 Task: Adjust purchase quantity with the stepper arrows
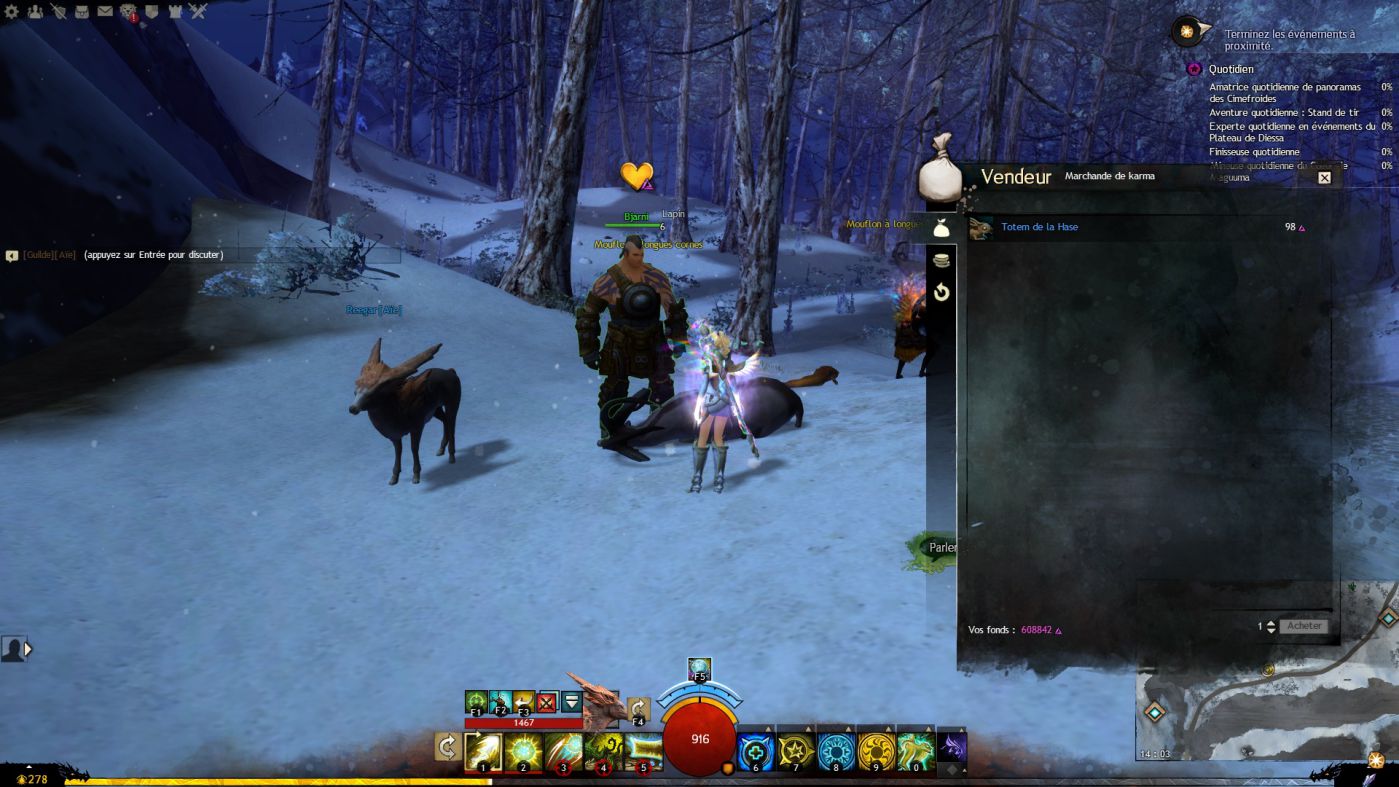pos(1271,626)
